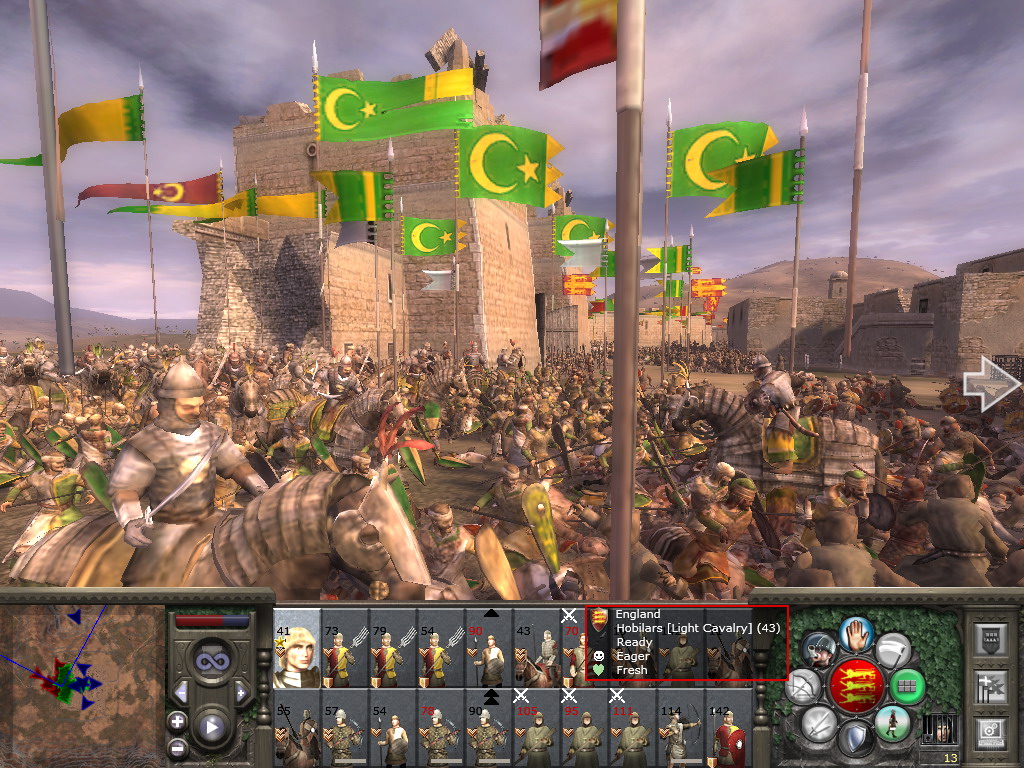Screen dimensions: 1024x768
Task: Toggle run mode with the running soldier icon
Action: tap(890, 724)
